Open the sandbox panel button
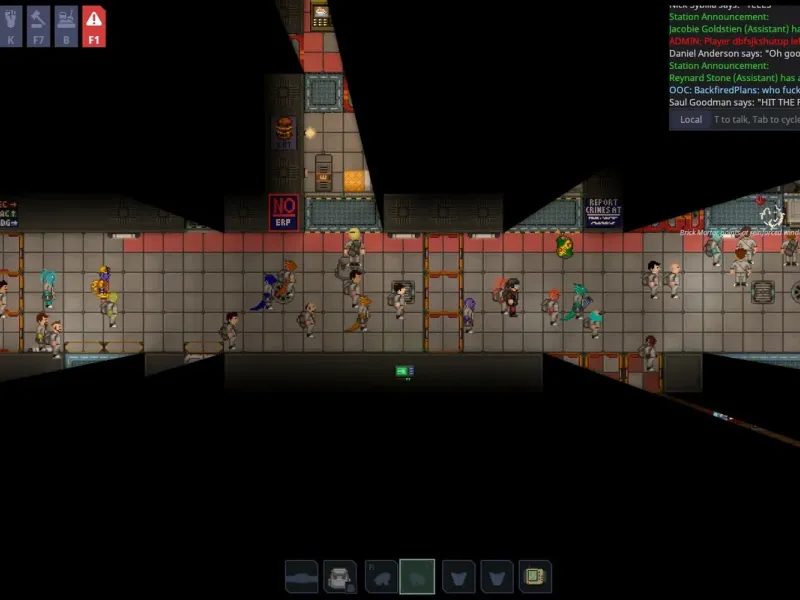Viewport: 800px width, 600px height. (66, 26)
